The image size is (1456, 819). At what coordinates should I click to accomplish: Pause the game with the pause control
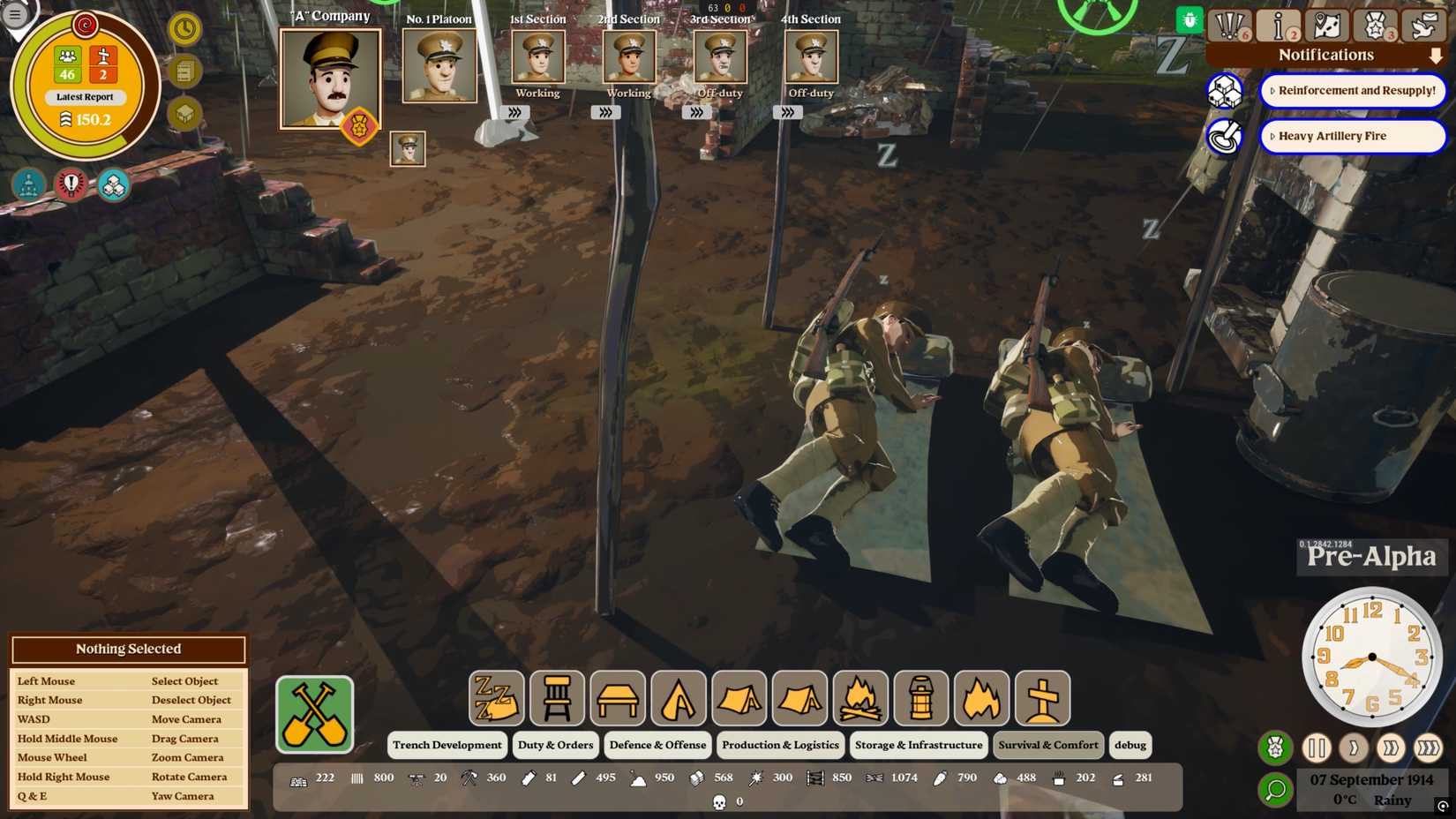tap(1317, 748)
